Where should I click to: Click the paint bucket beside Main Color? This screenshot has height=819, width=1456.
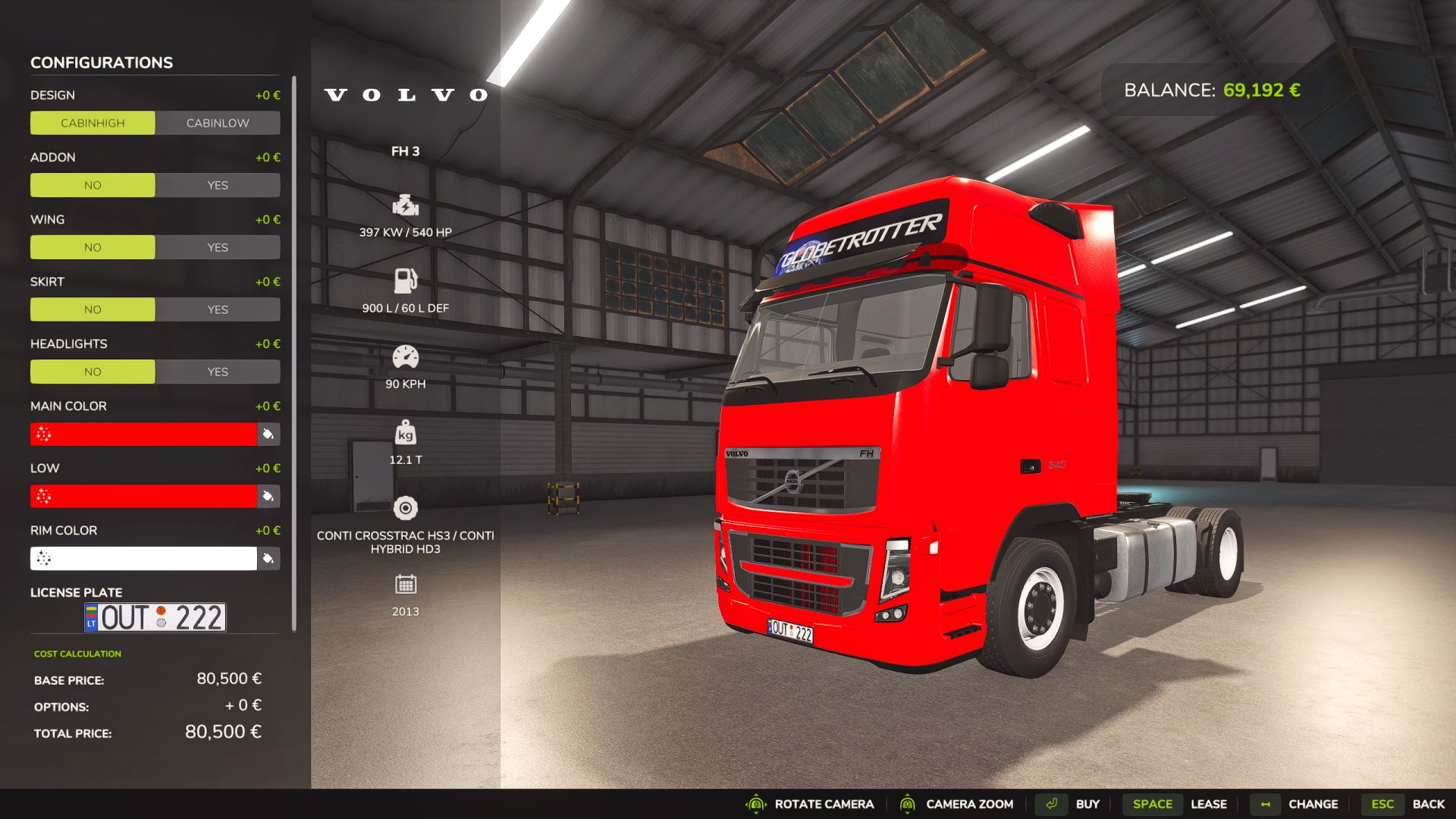coord(268,434)
